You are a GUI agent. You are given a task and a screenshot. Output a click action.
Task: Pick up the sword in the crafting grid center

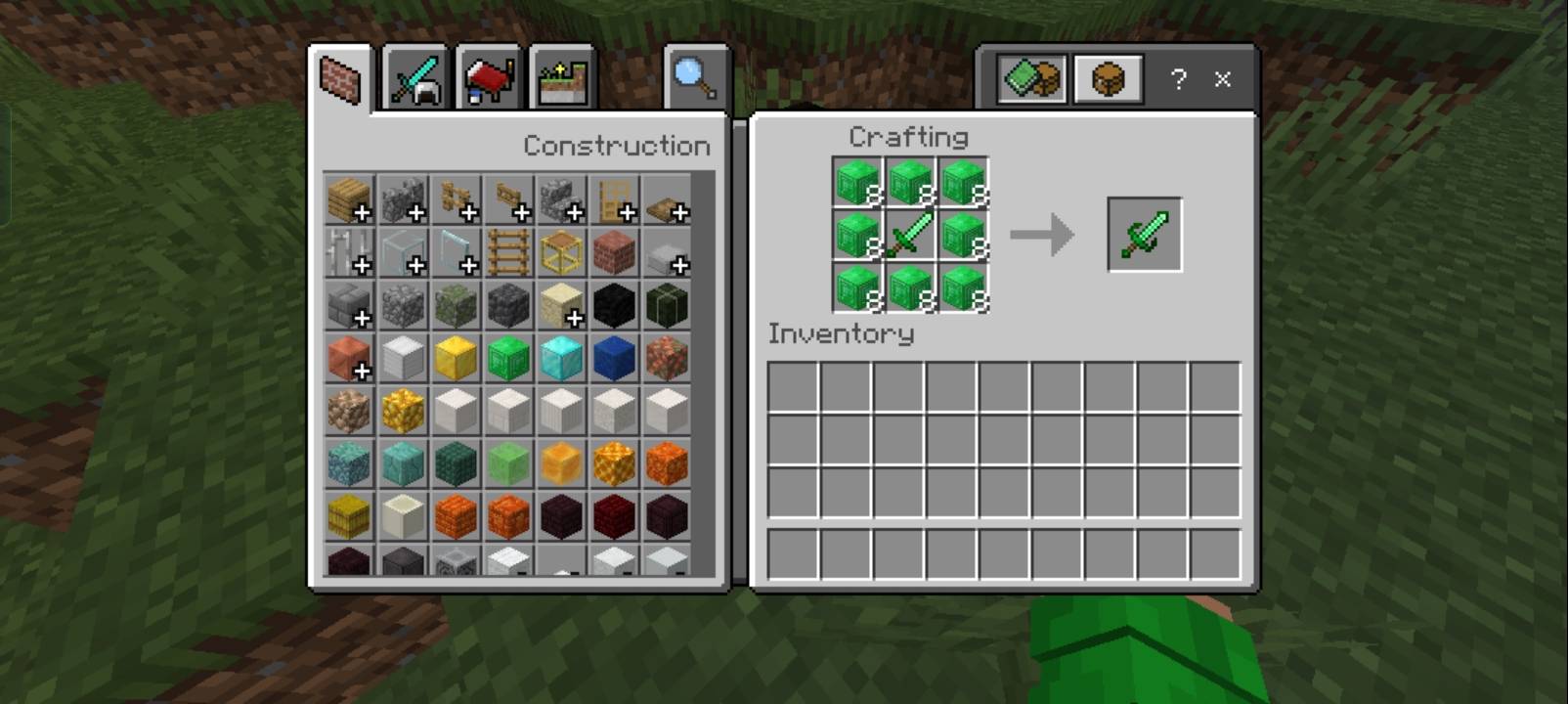[910, 235]
